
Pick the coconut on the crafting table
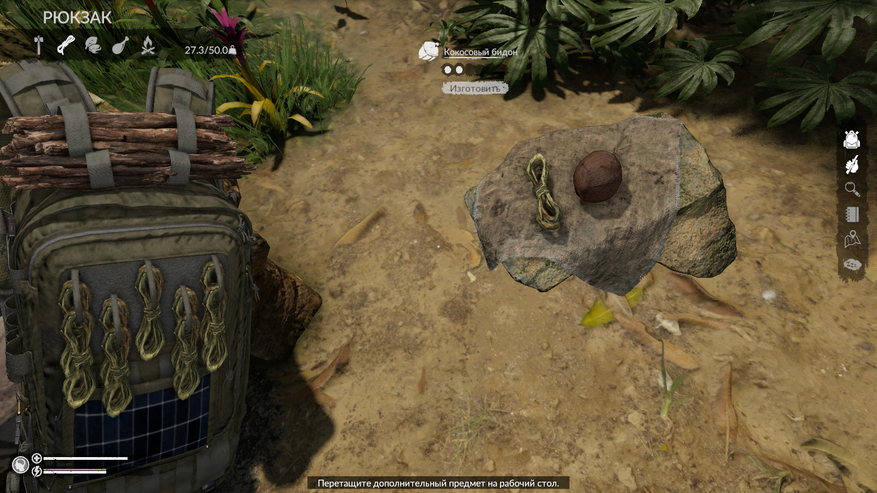597,177
